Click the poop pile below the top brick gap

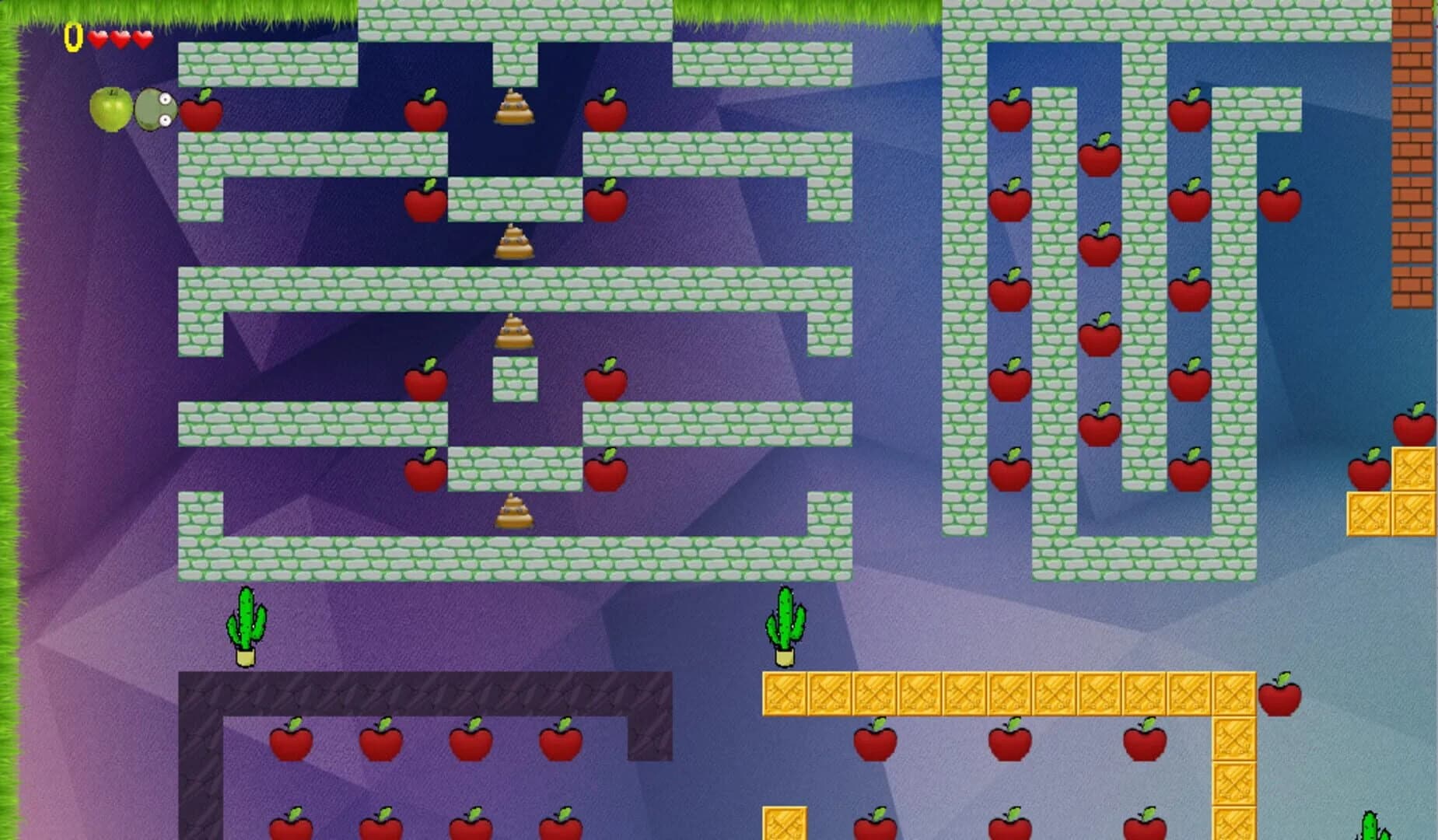tap(515, 107)
